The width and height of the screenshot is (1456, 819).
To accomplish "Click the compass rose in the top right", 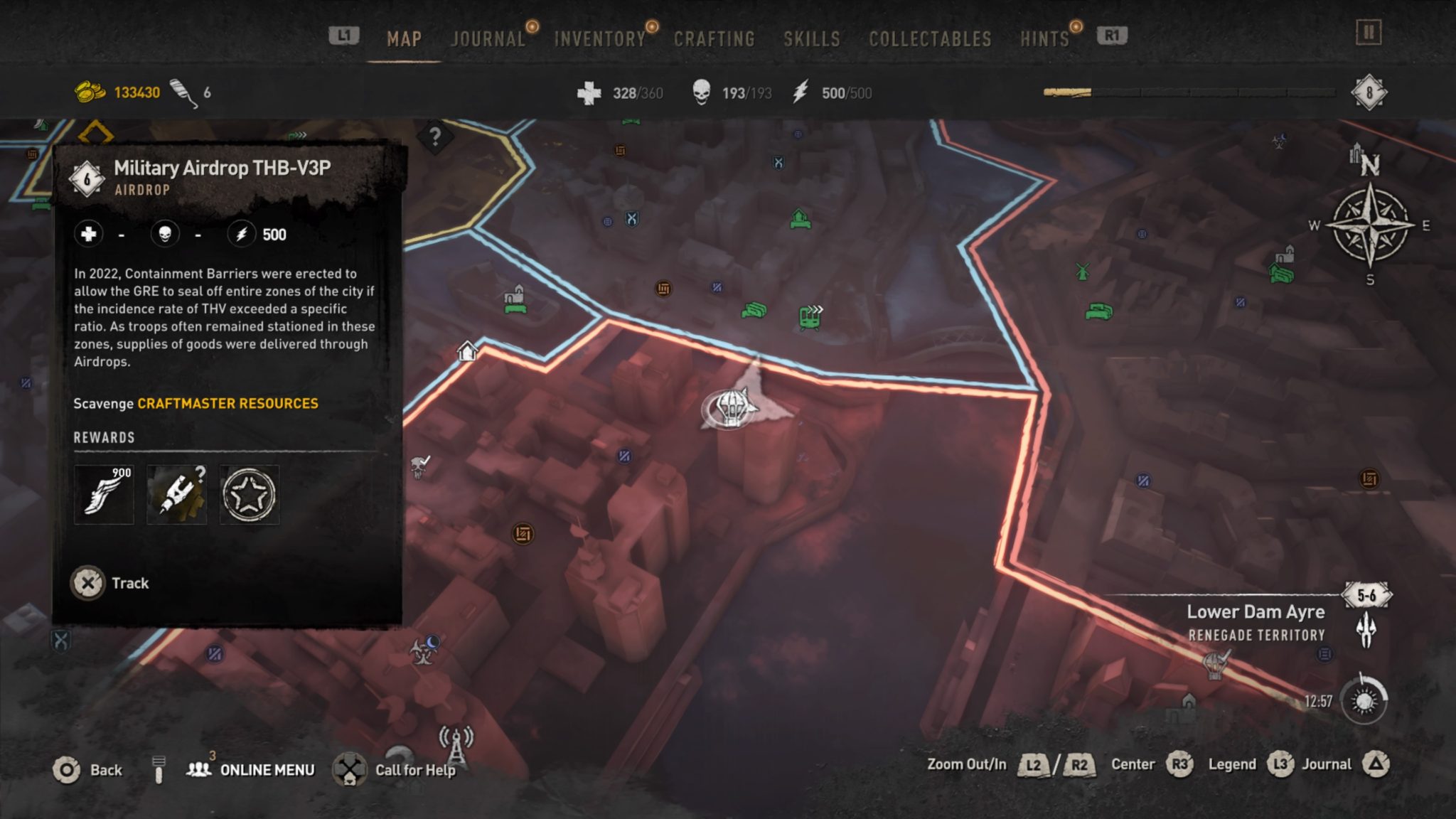I will 1371,225.
